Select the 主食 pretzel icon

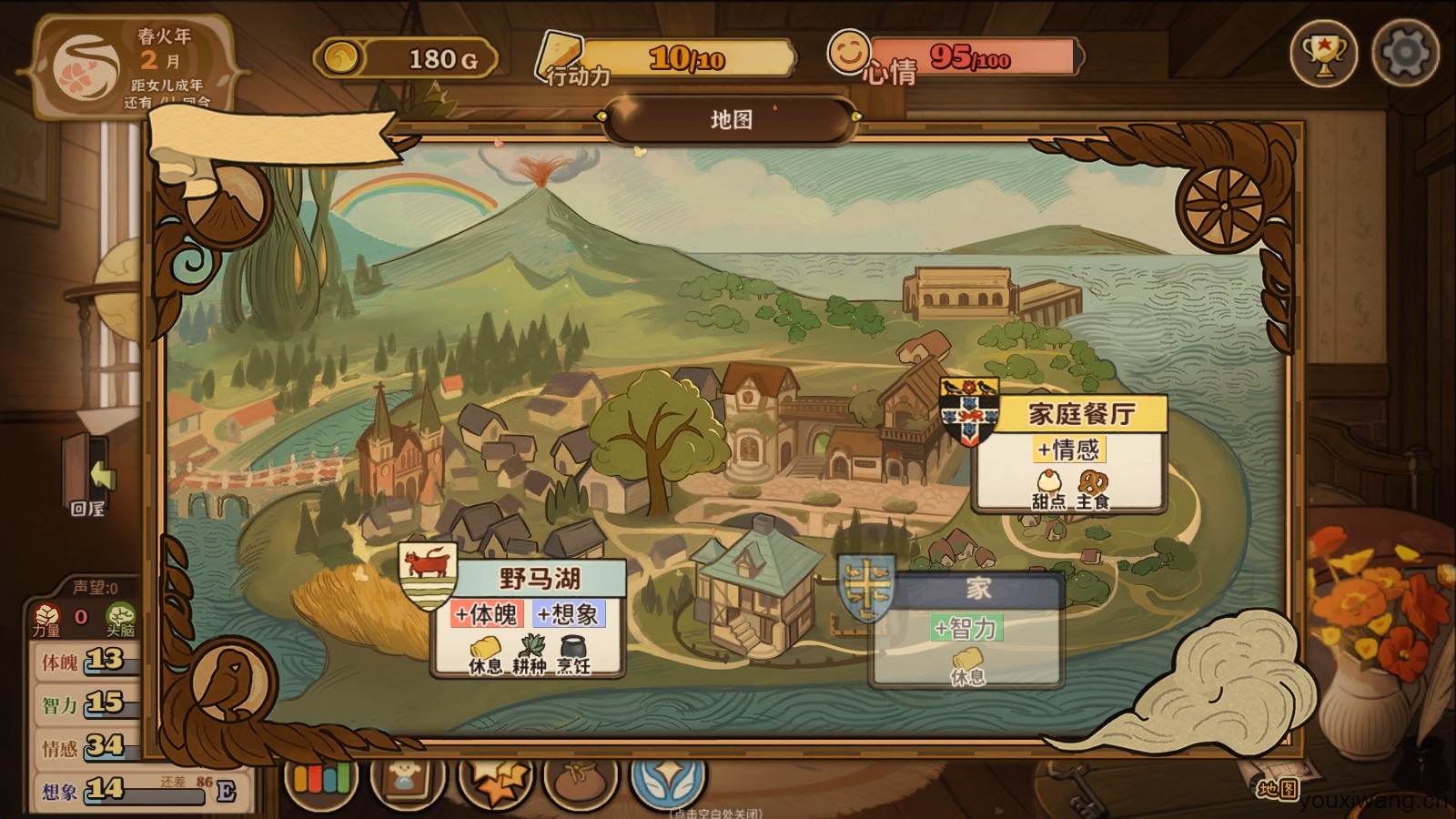tap(1092, 489)
